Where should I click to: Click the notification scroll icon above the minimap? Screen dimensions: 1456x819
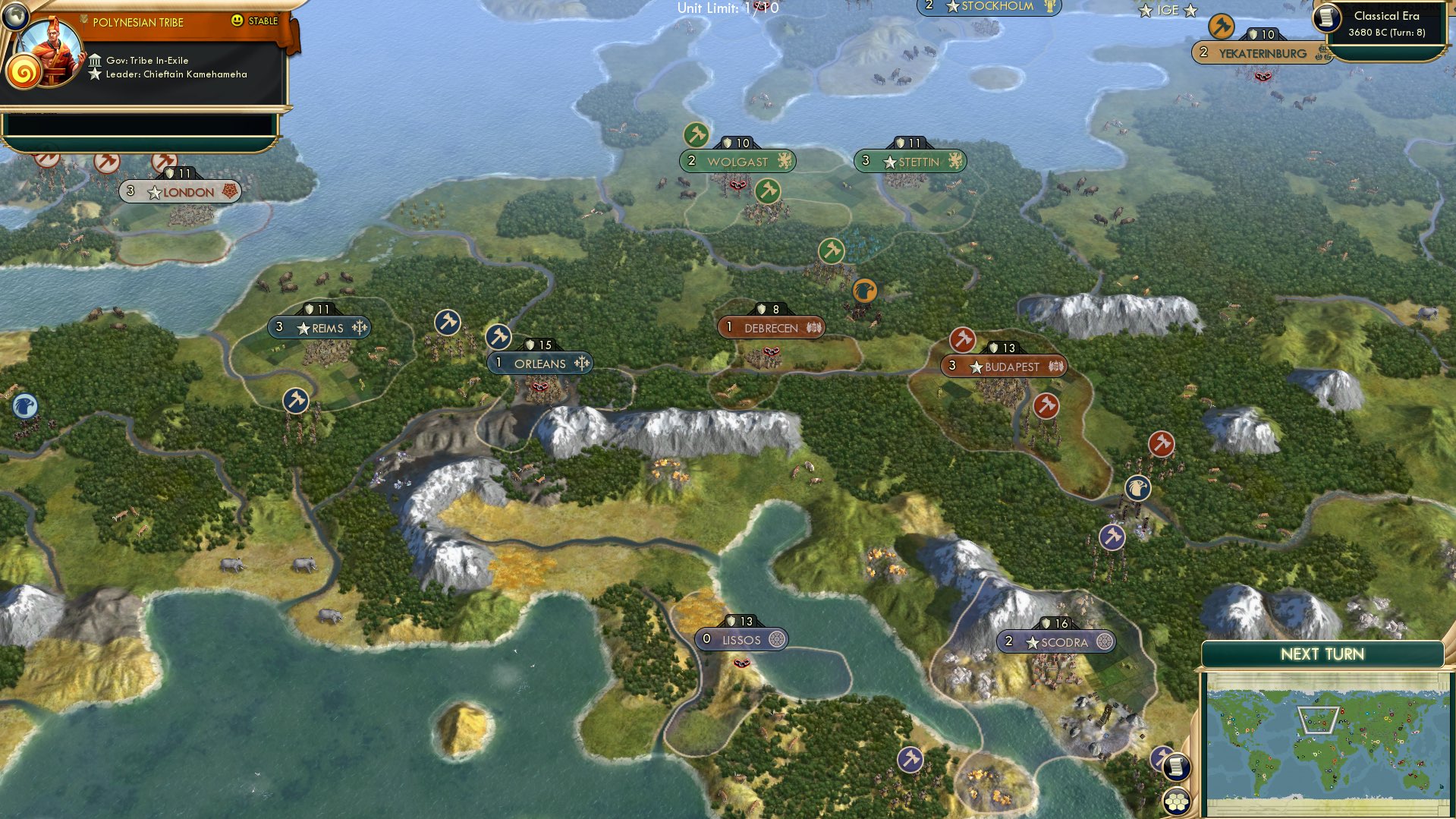tap(1175, 767)
